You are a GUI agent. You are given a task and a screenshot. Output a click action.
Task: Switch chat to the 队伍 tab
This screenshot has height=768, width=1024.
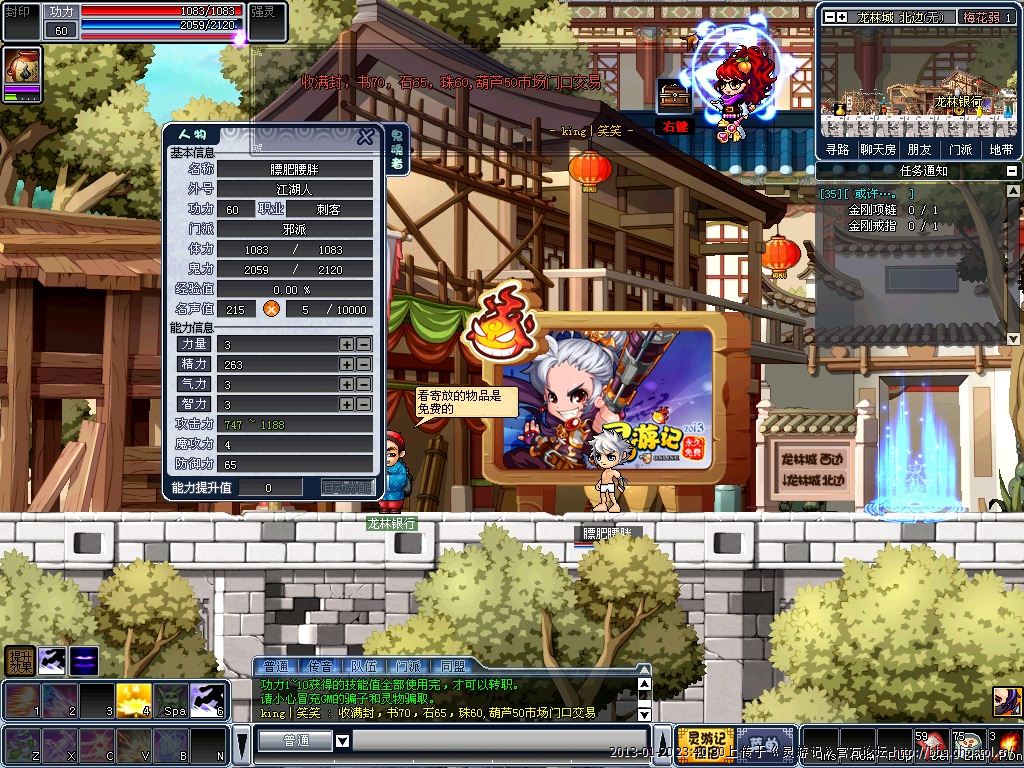coord(364,666)
